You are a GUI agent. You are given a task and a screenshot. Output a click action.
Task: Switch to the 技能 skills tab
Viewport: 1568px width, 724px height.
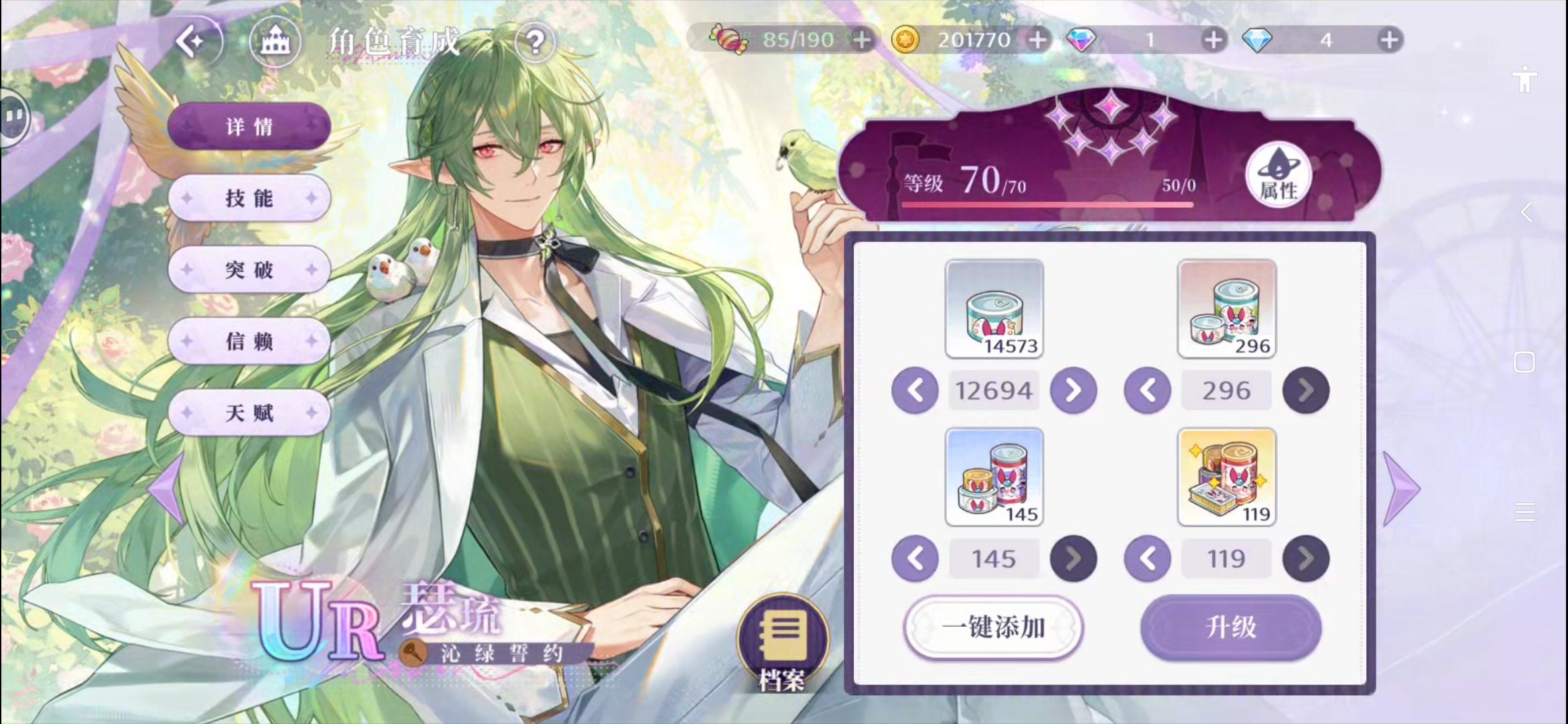pyautogui.click(x=249, y=198)
